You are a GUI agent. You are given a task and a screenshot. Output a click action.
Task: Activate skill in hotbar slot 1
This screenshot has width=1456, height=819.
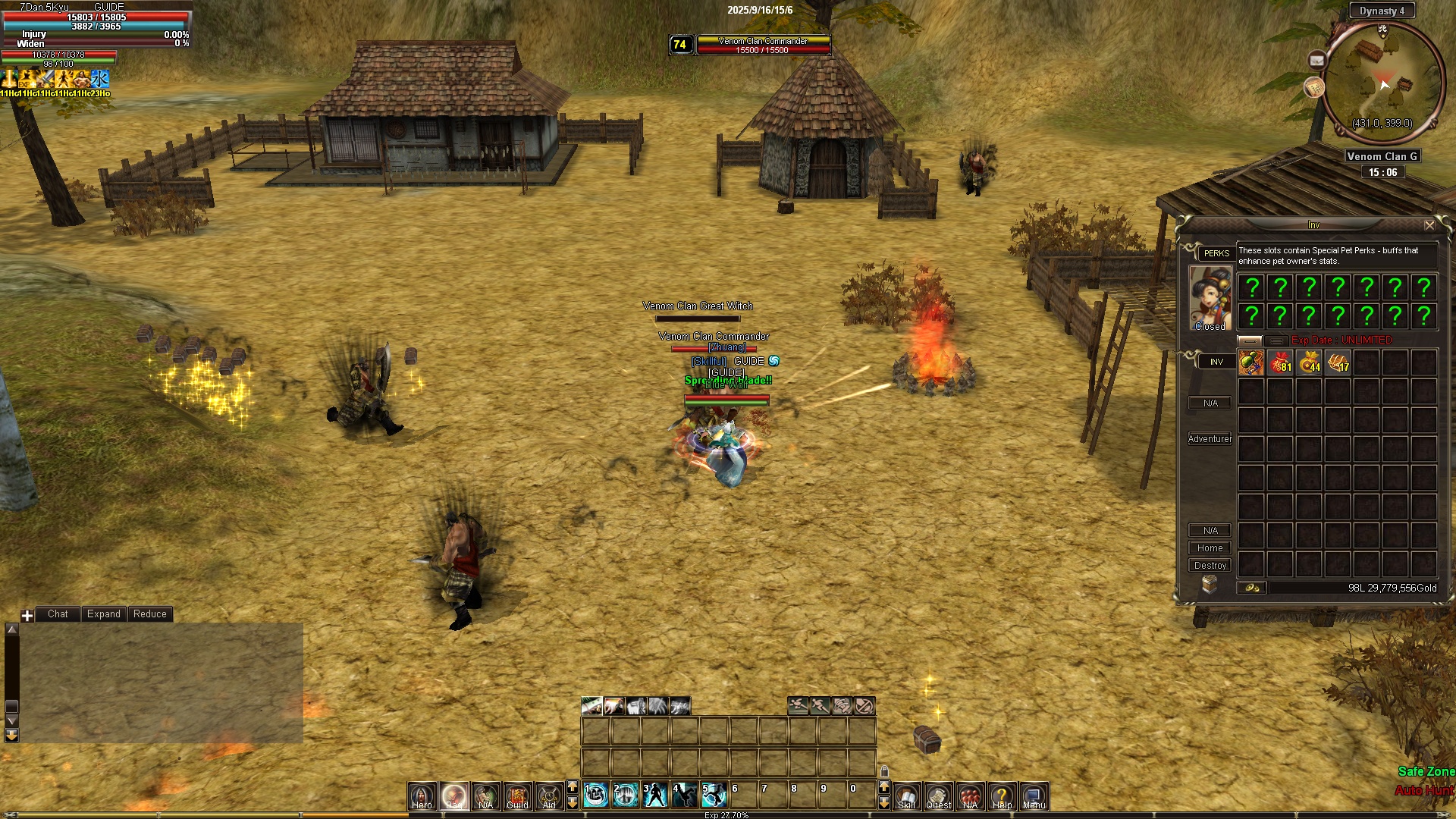coord(596,794)
